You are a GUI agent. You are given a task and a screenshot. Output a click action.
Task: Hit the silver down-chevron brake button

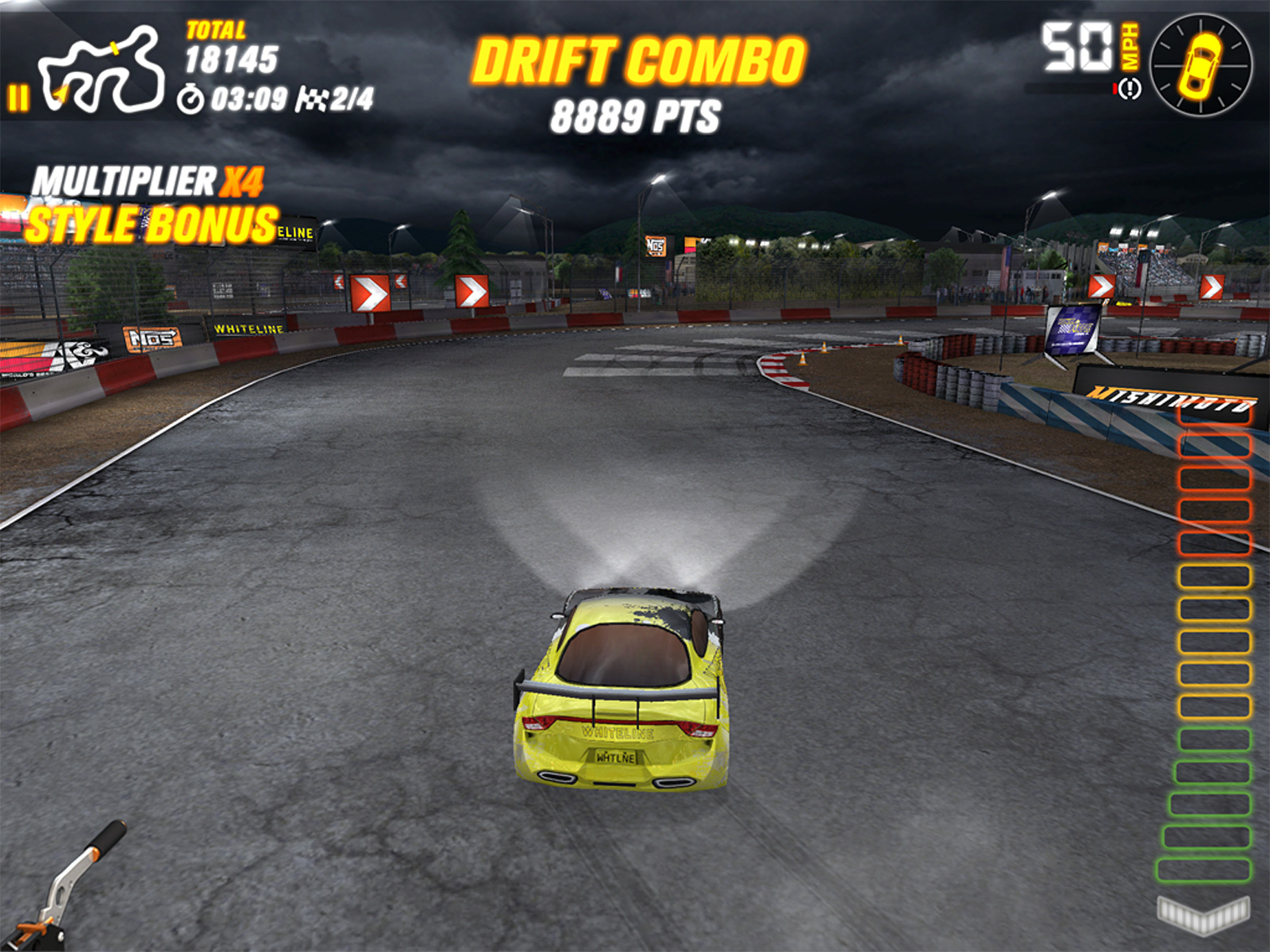(1203, 913)
